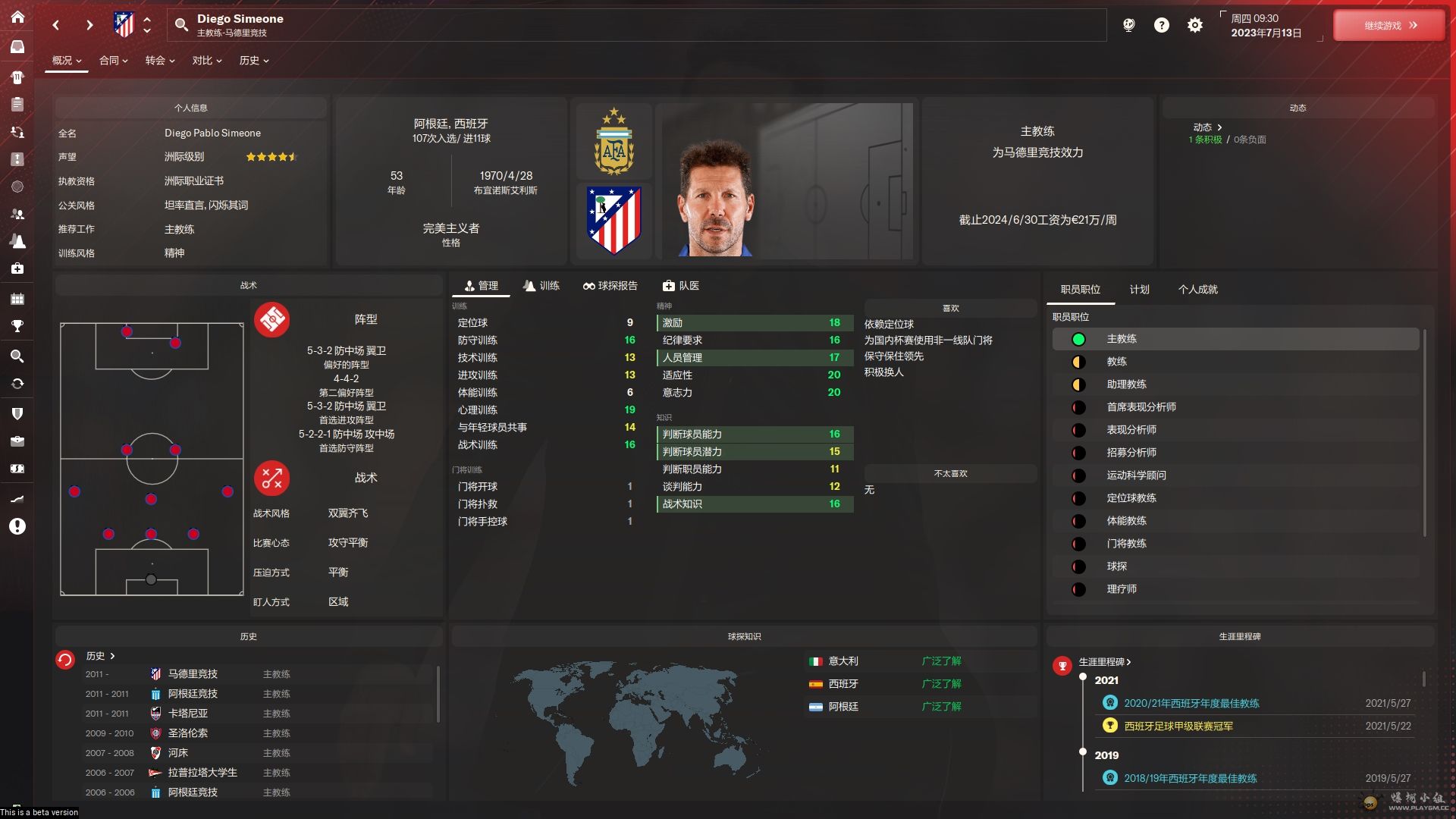Switch to the 计划 plans tab

(1139, 290)
